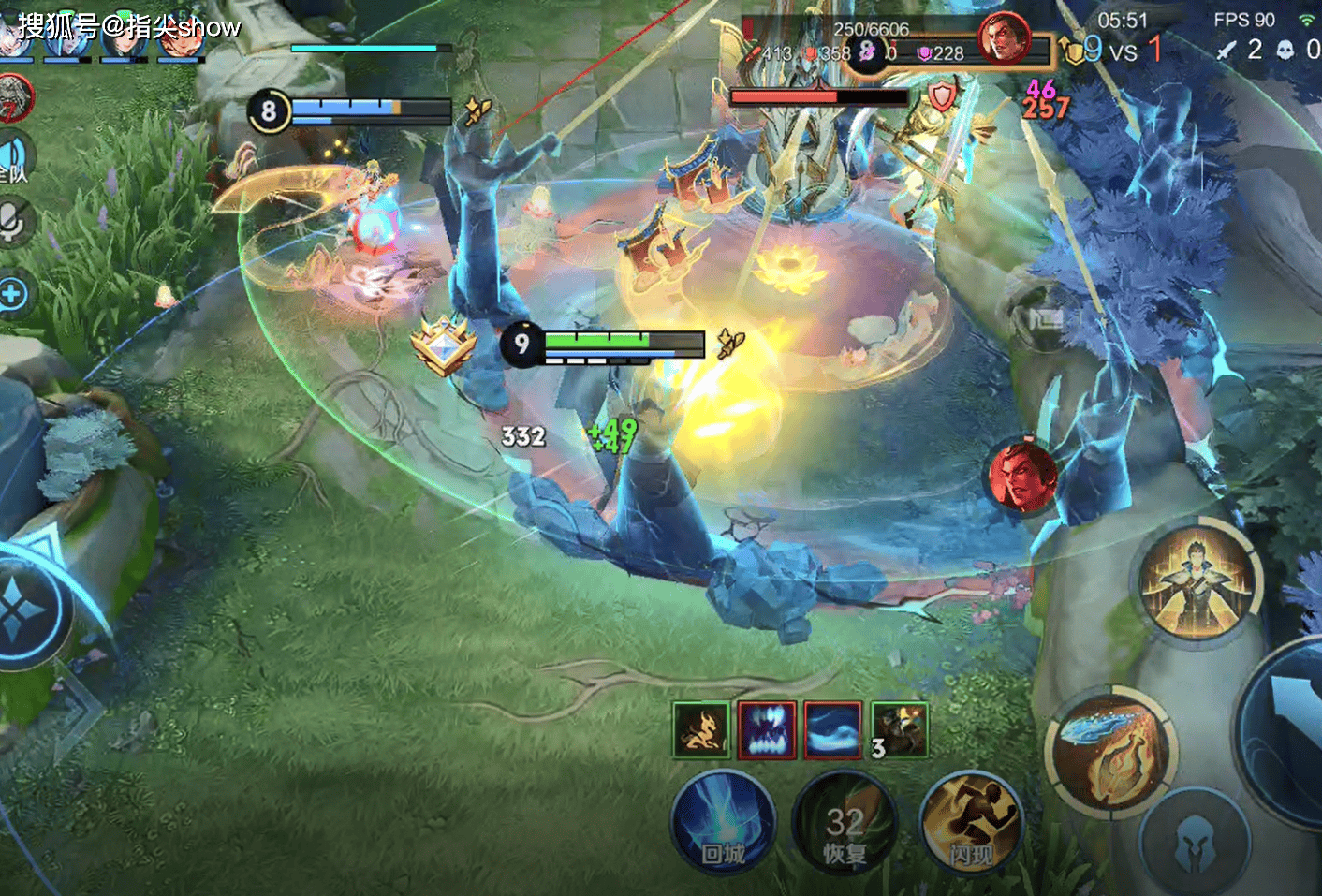Open the blue plus chat bubble
The width and height of the screenshot is (1322, 896).
coord(13,294)
